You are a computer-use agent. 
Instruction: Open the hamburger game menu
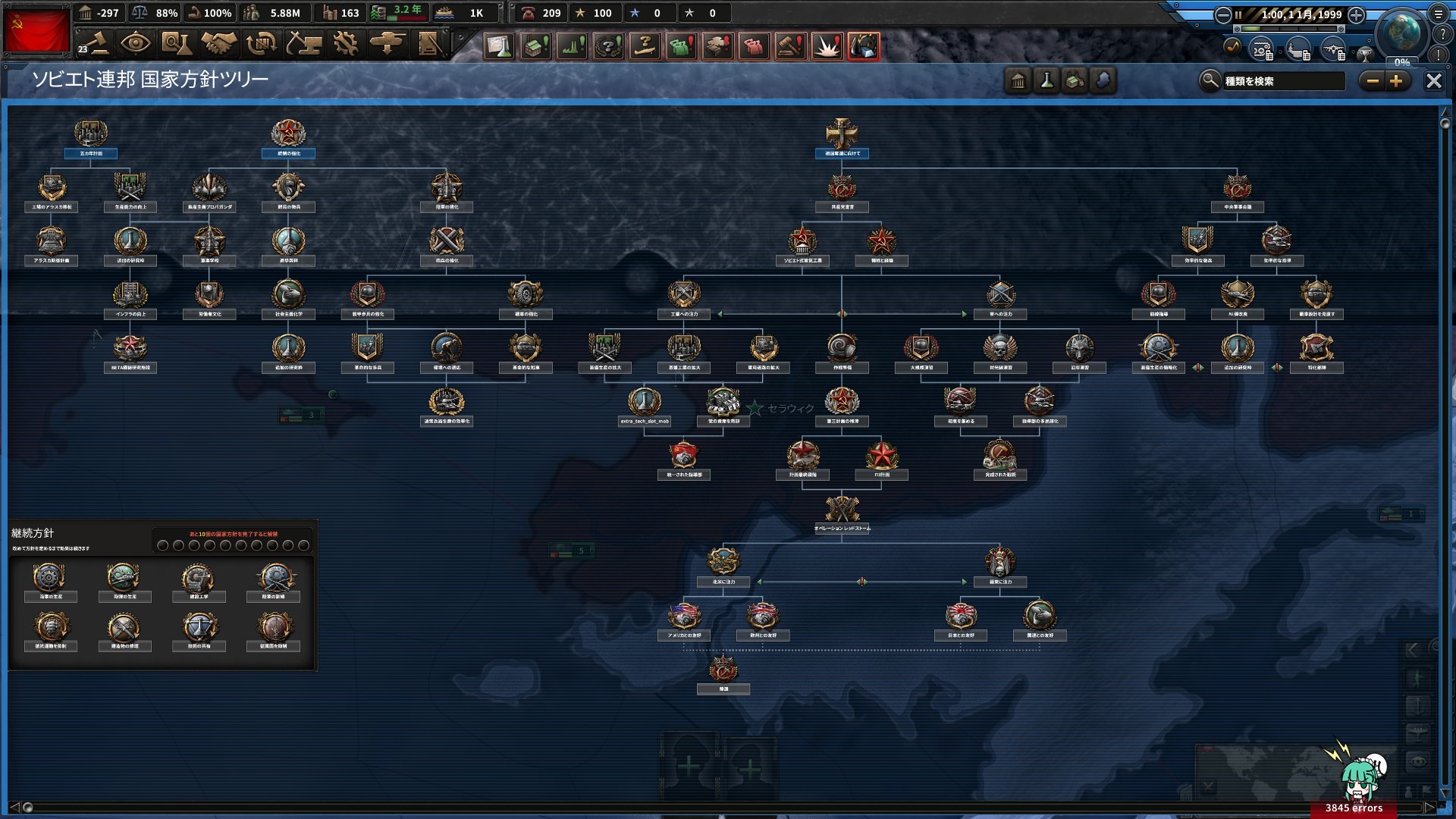coord(1439,14)
